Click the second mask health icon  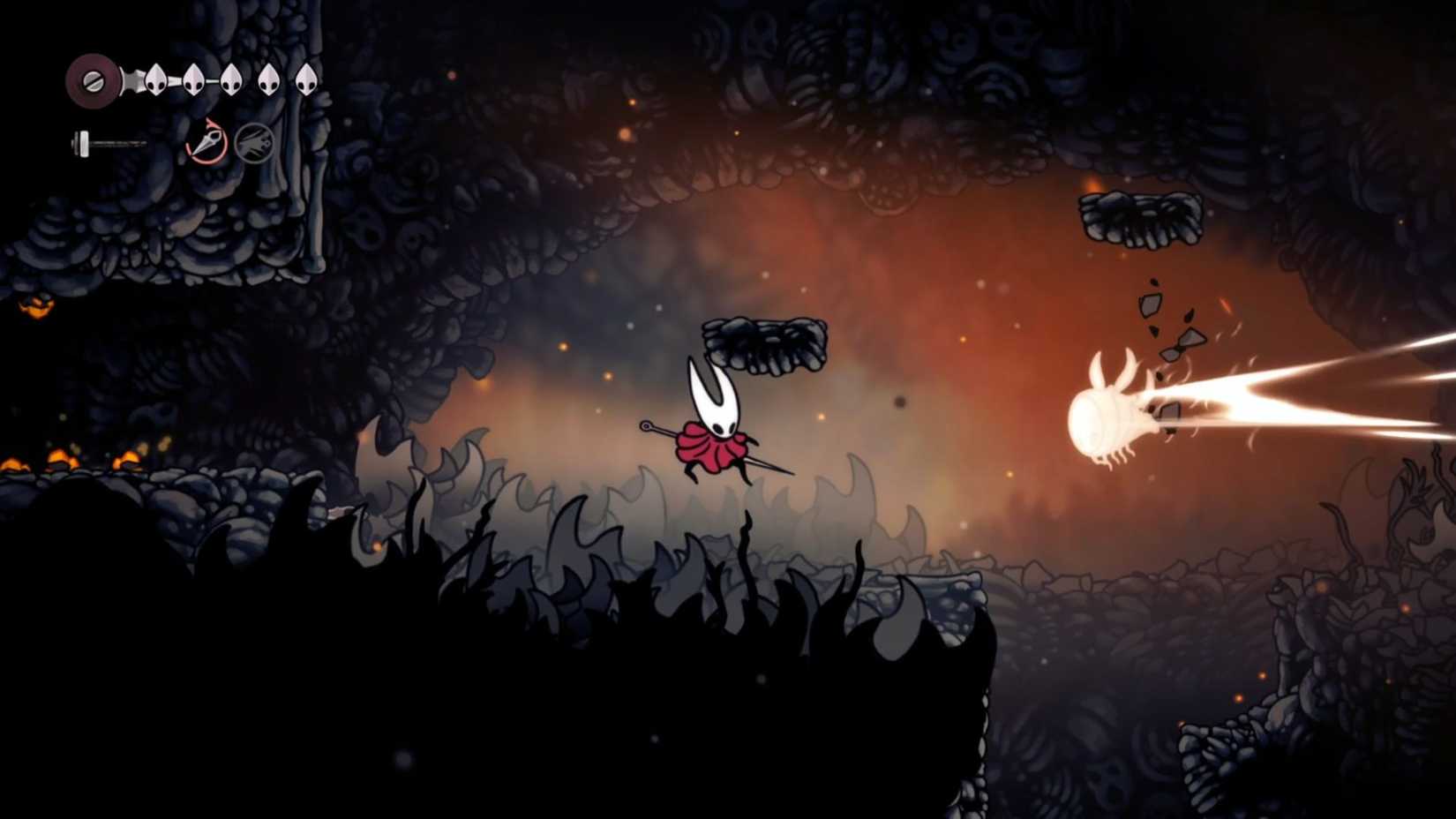click(x=191, y=79)
